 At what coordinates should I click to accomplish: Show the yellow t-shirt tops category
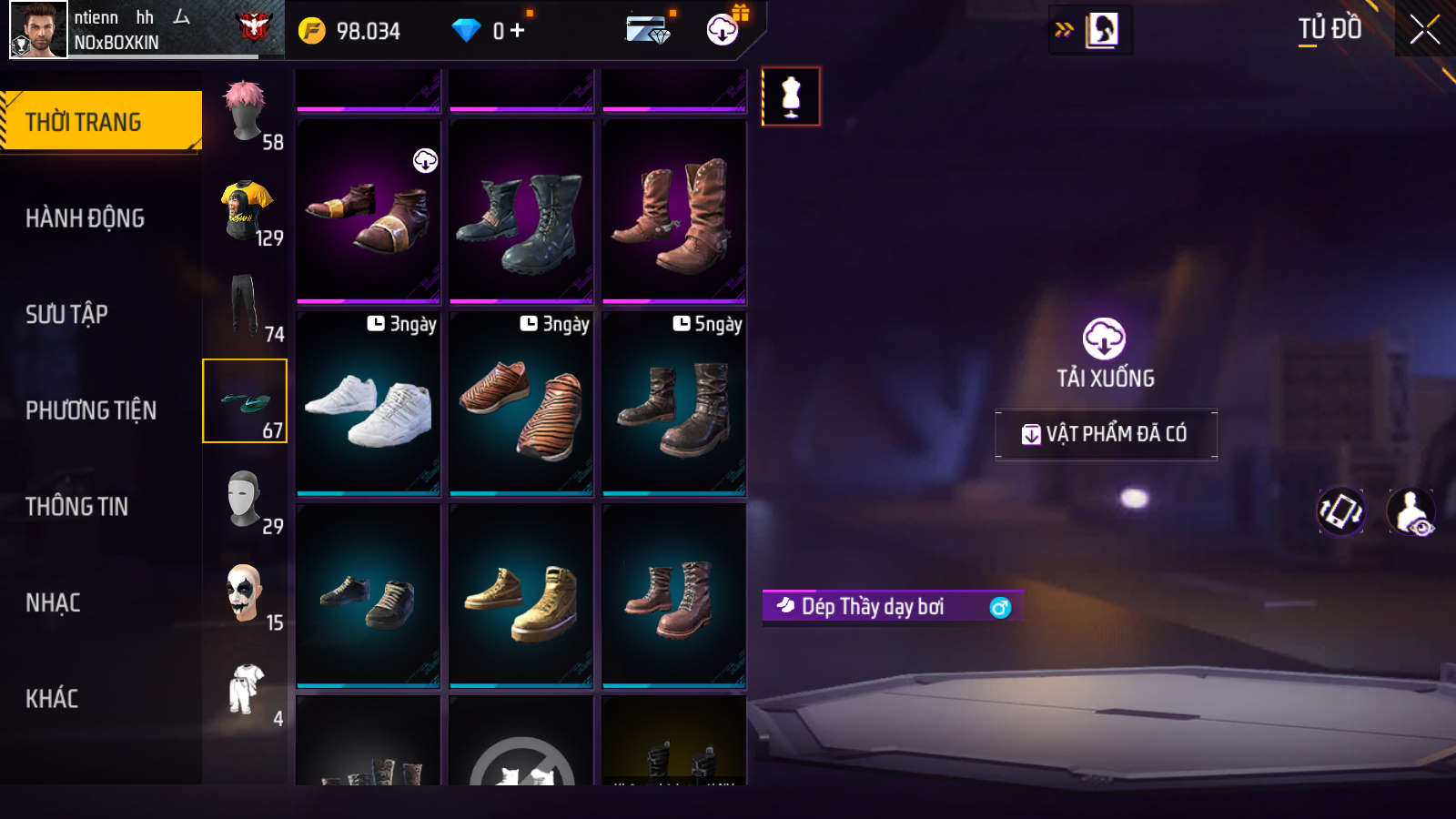coord(246,210)
